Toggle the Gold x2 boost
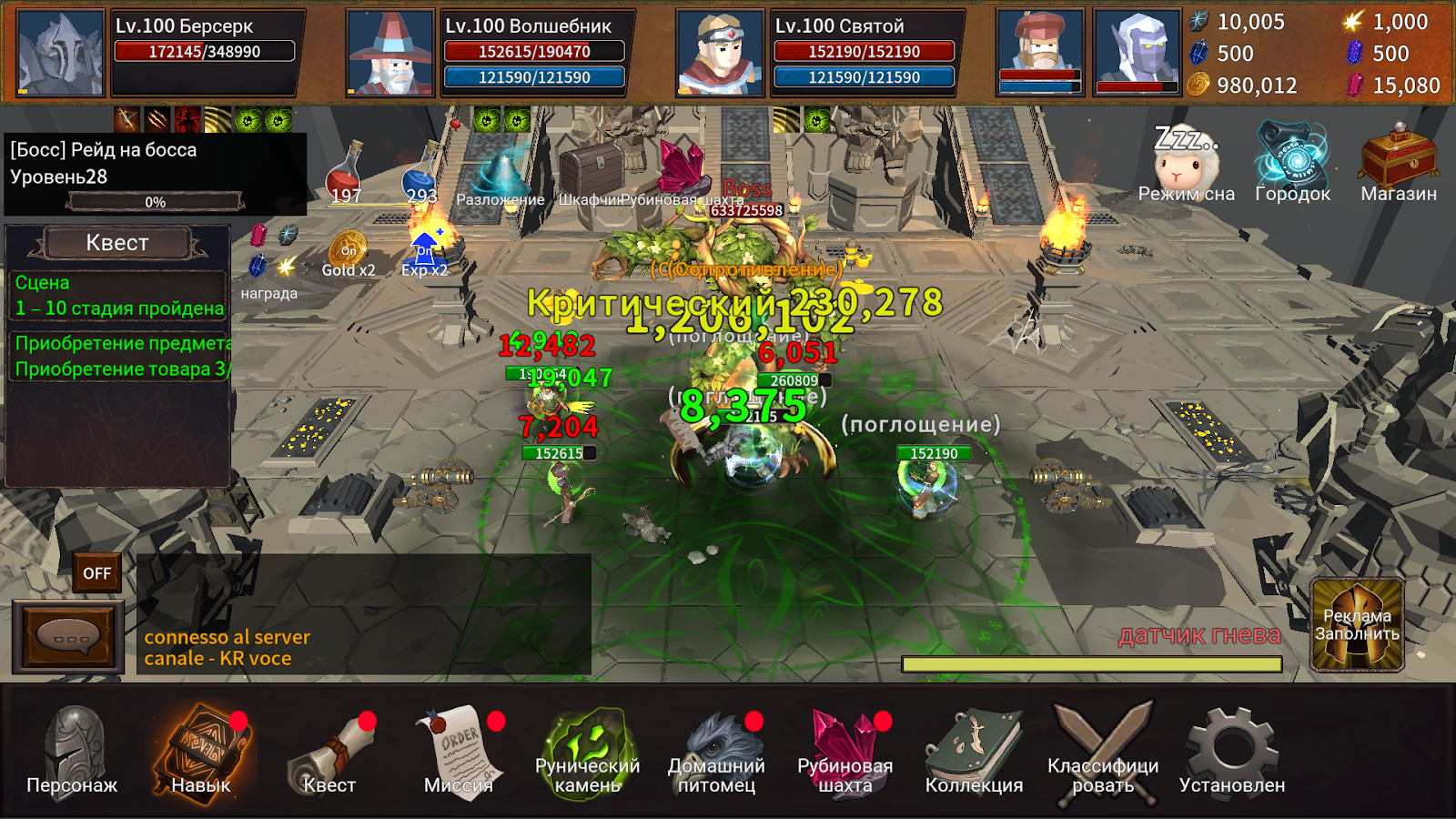The width and height of the screenshot is (1456, 819). (349, 253)
